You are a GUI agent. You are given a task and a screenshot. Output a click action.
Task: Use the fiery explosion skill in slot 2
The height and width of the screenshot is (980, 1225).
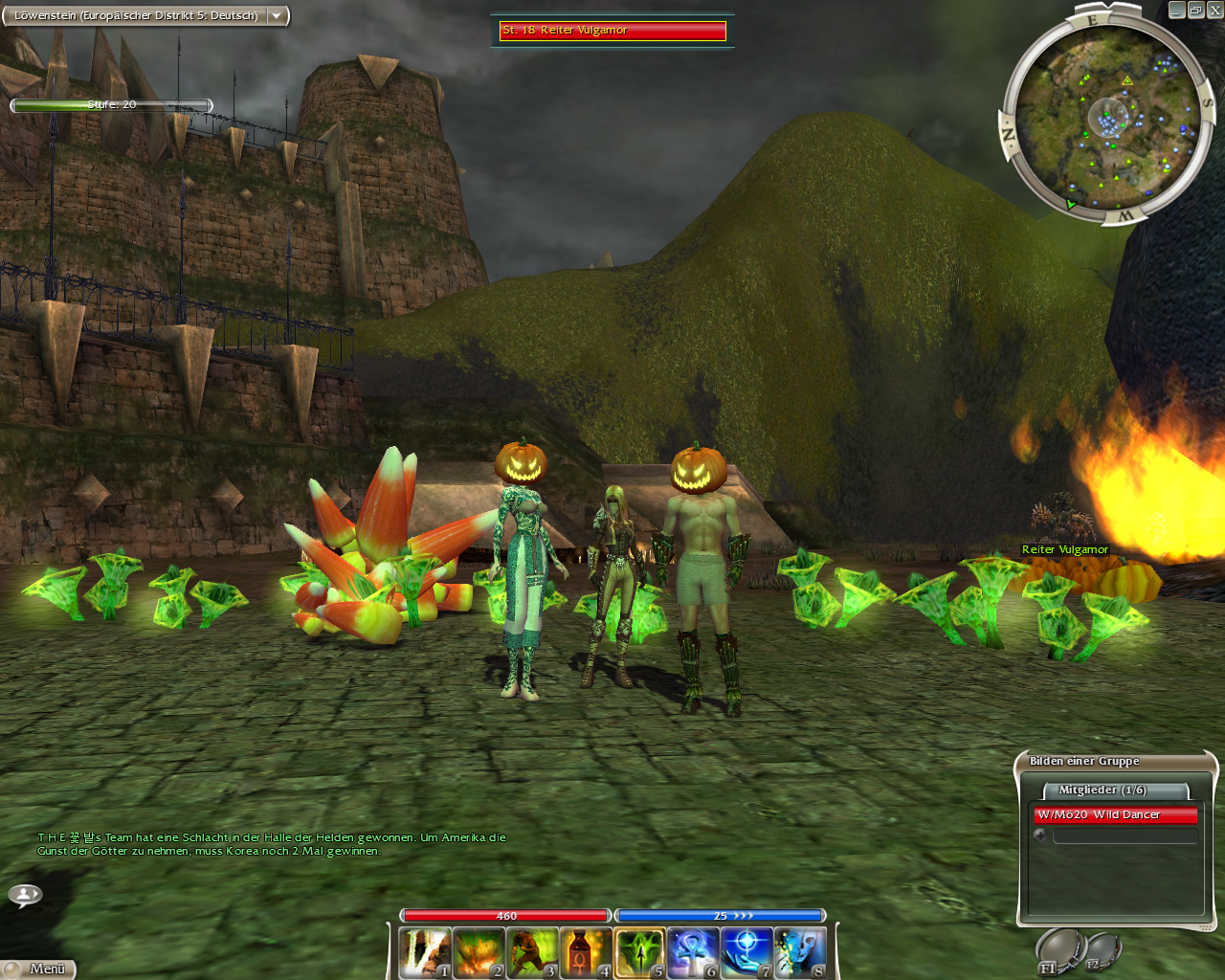pos(479,953)
